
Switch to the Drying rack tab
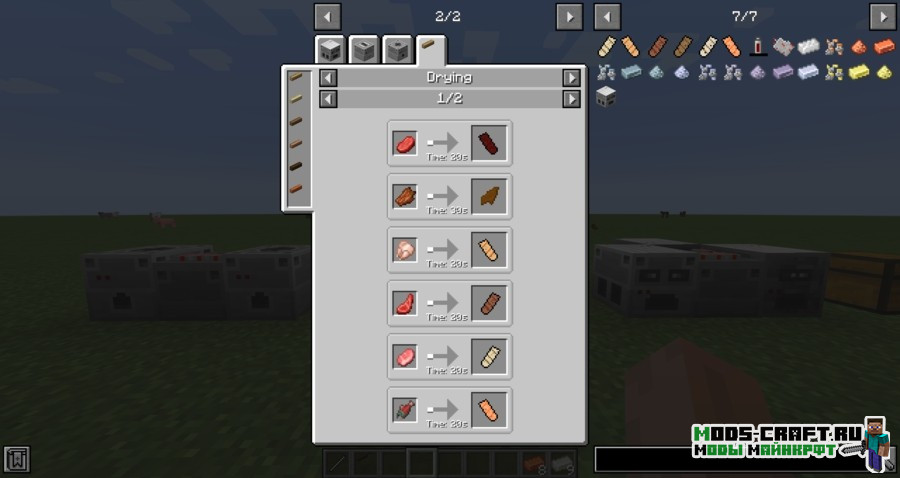431,49
